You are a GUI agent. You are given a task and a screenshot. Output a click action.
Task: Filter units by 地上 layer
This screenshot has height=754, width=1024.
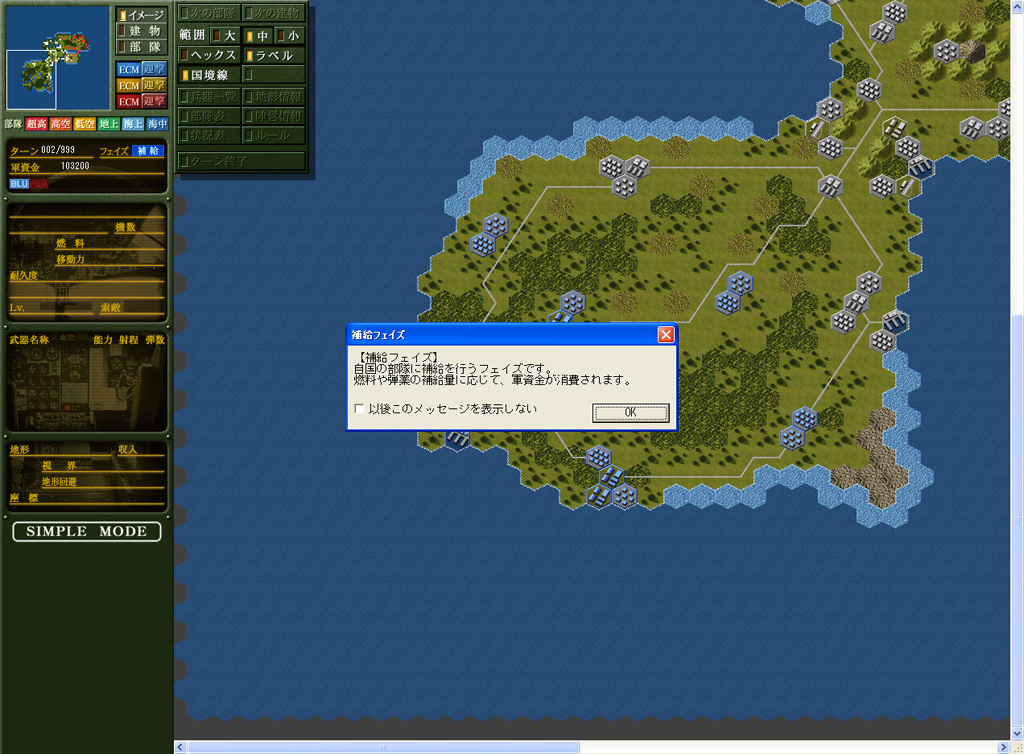click(109, 124)
